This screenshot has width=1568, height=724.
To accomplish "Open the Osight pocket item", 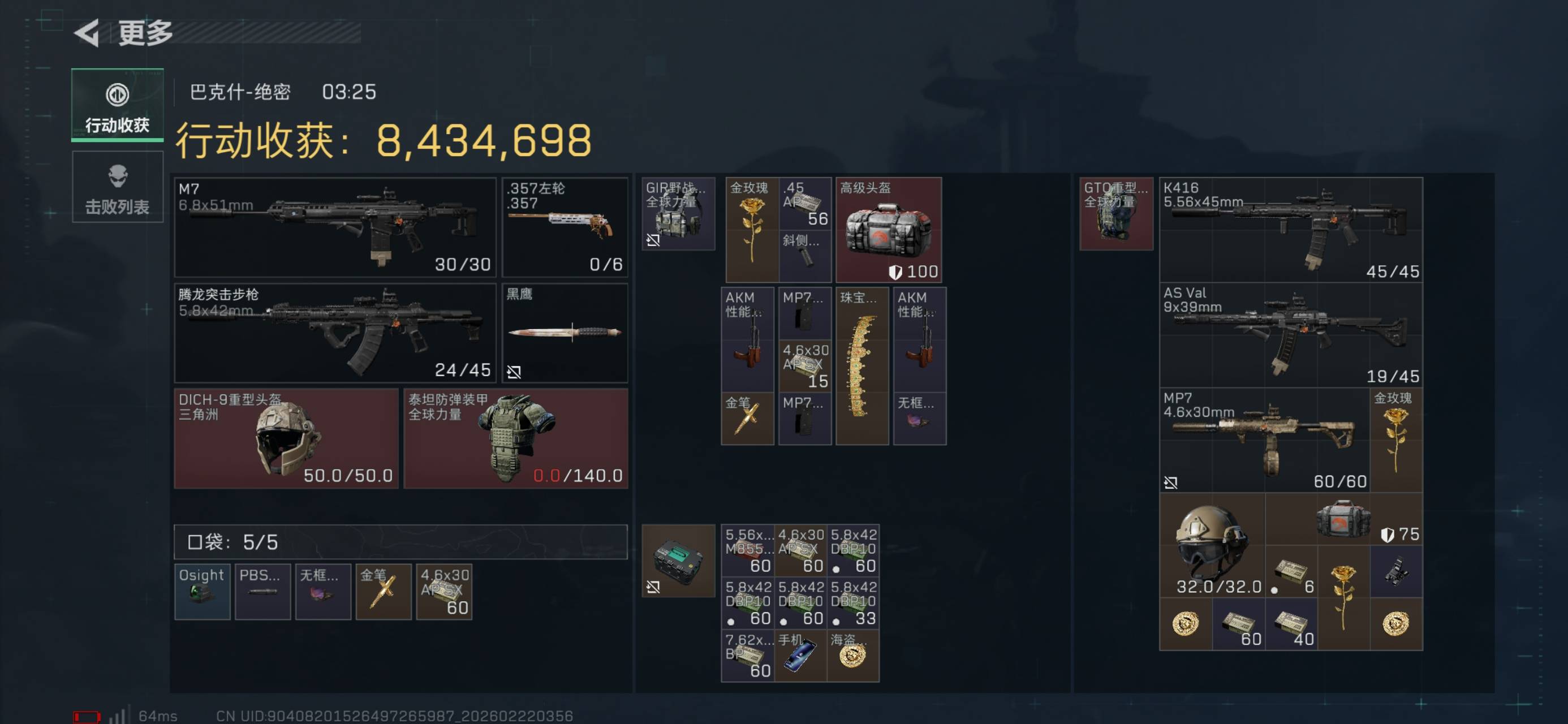I will pyautogui.click(x=202, y=592).
